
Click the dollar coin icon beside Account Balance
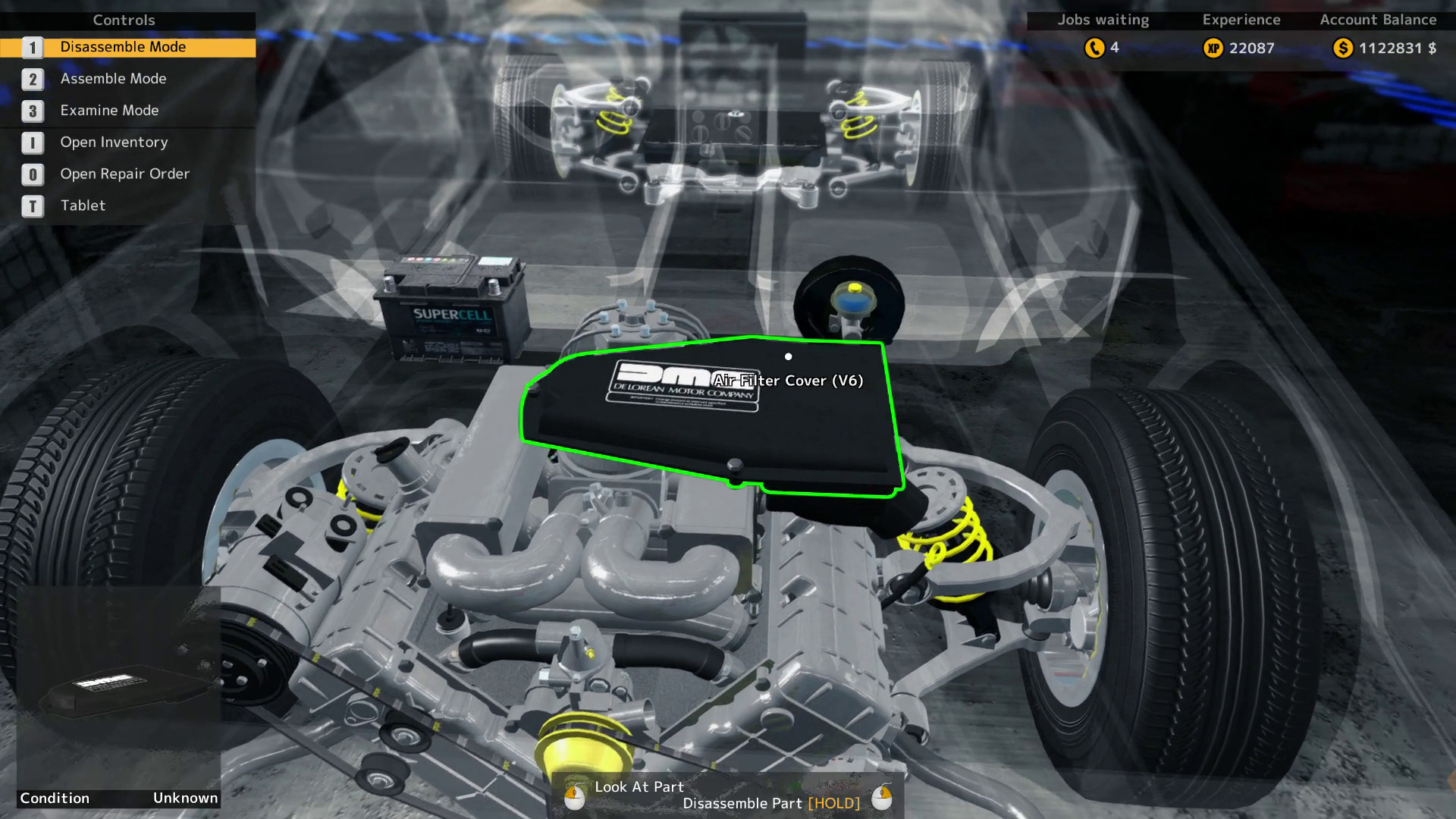(x=1342, y=48)
